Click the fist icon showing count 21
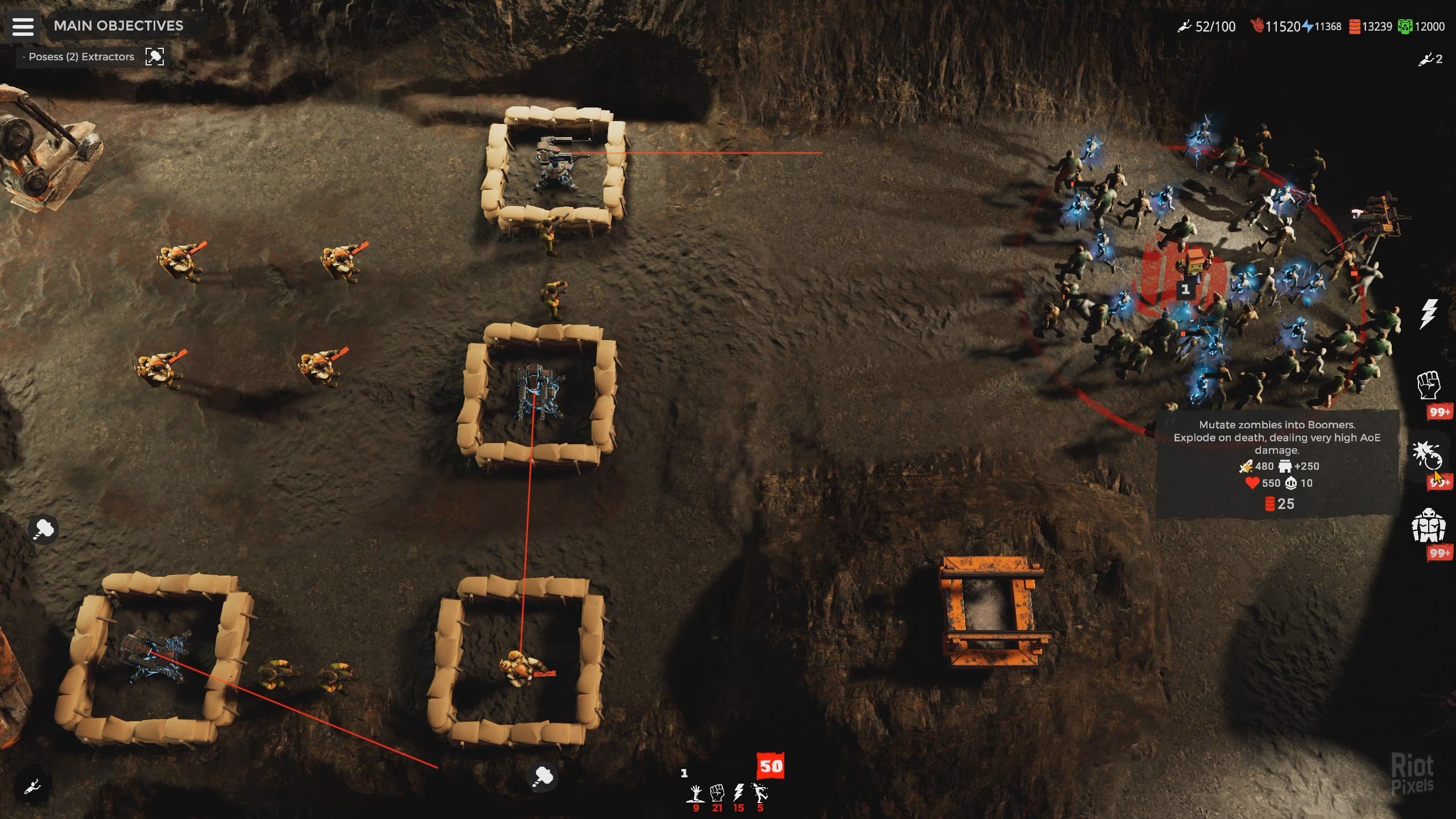This screenshot has width=1456, height=819. coord(717,792)
